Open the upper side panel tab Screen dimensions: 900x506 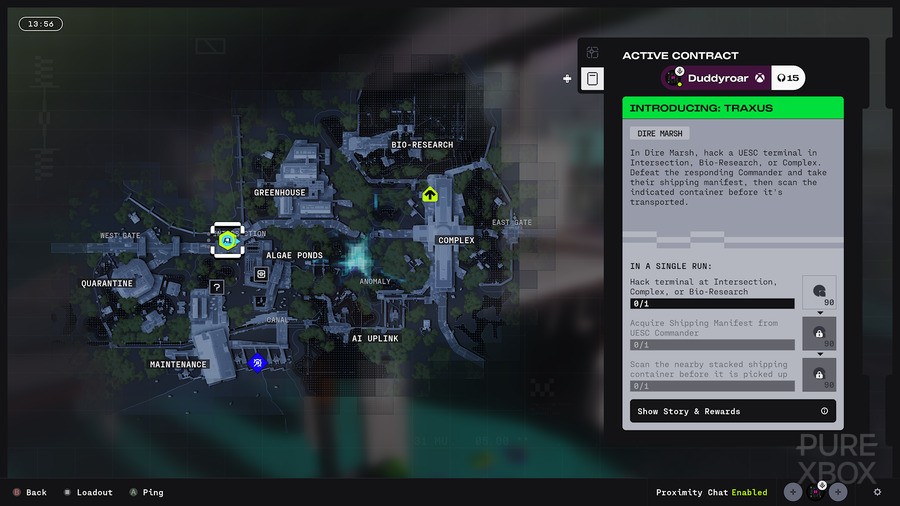[x=593, y=52]
